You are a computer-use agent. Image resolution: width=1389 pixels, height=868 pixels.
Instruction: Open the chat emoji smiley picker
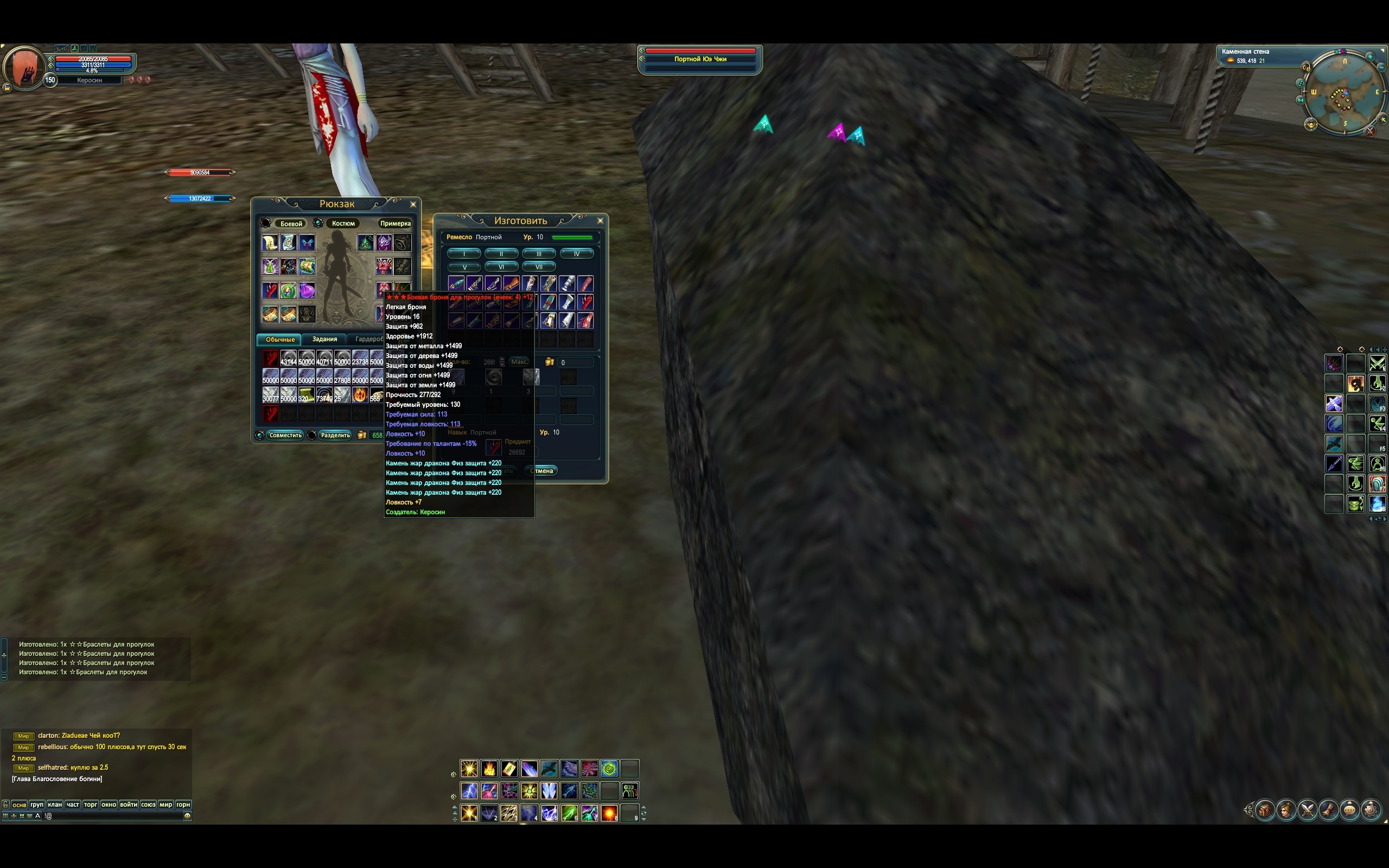(x=187, y=816)
